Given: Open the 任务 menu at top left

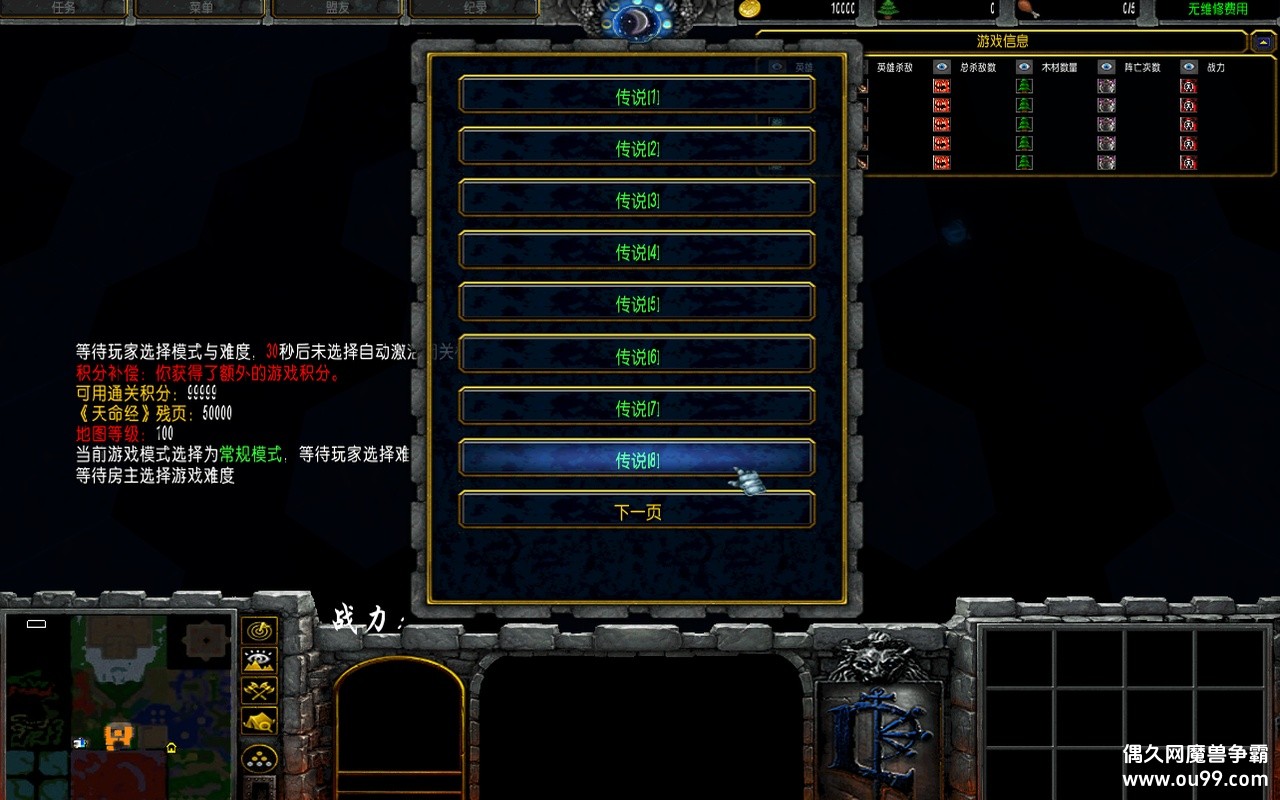Looking at the screenshot, I should pos(65,10).
